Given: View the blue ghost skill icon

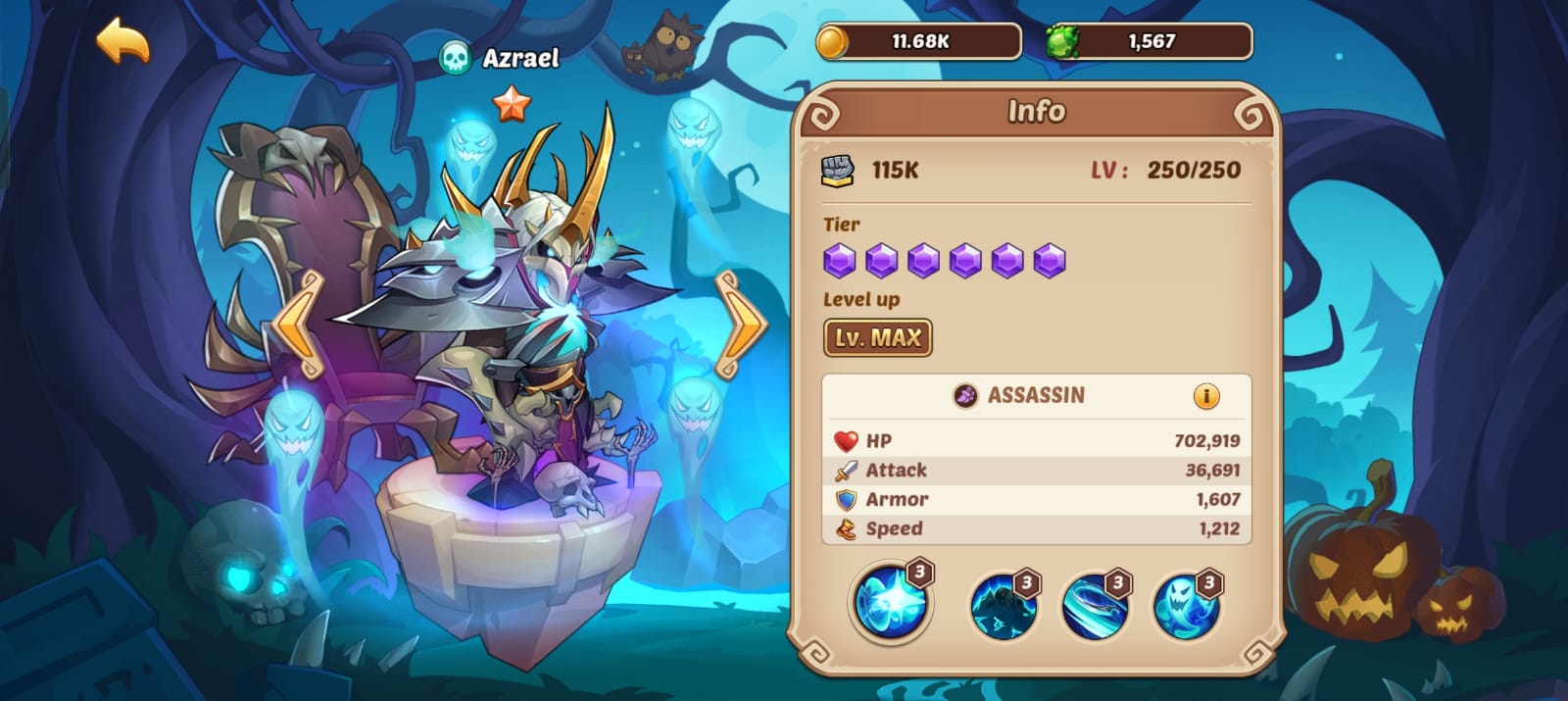Looking at the screenshot, I should [x=1186, y=605].
